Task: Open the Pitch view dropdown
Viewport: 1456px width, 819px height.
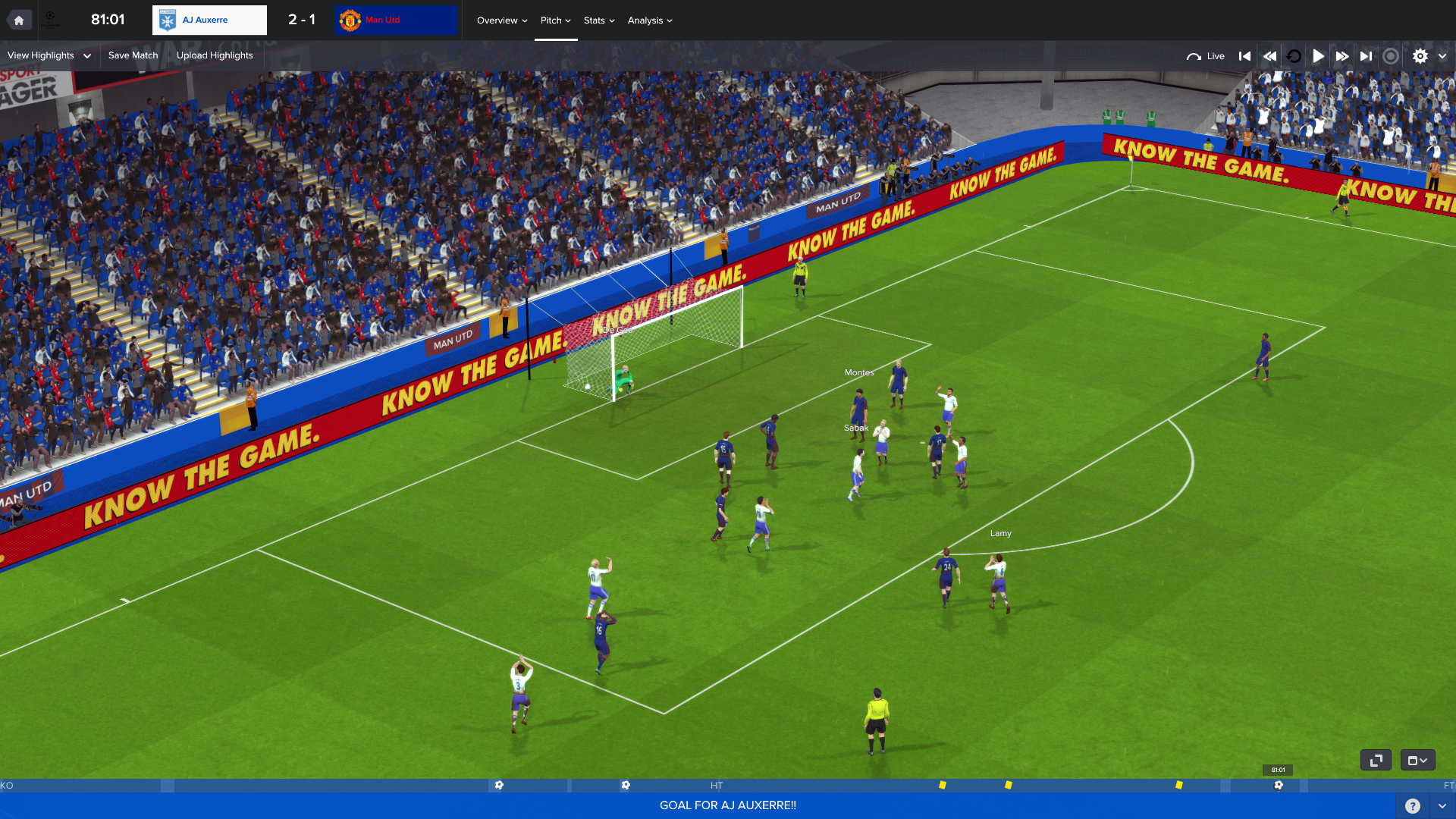Action: pos(555,20)
